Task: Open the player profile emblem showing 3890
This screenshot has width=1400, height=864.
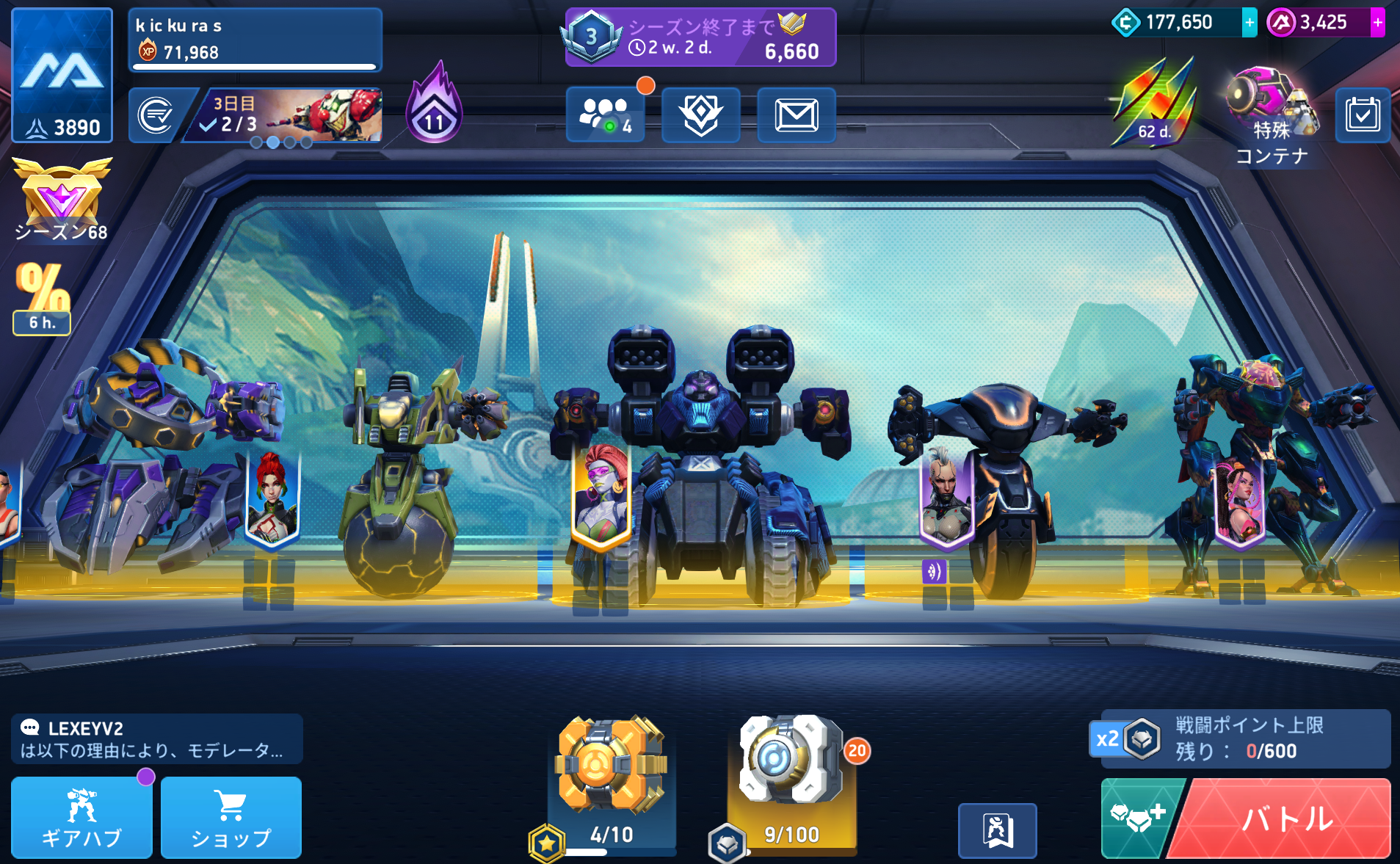Action: 62,75
